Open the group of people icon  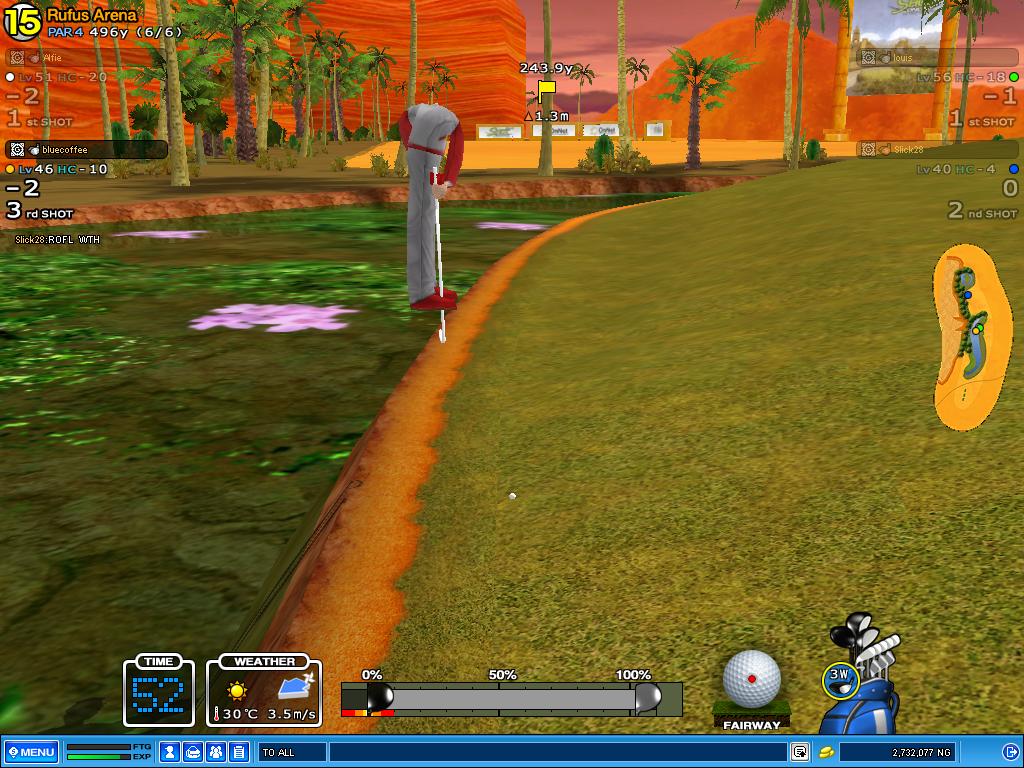coord(215,752)
